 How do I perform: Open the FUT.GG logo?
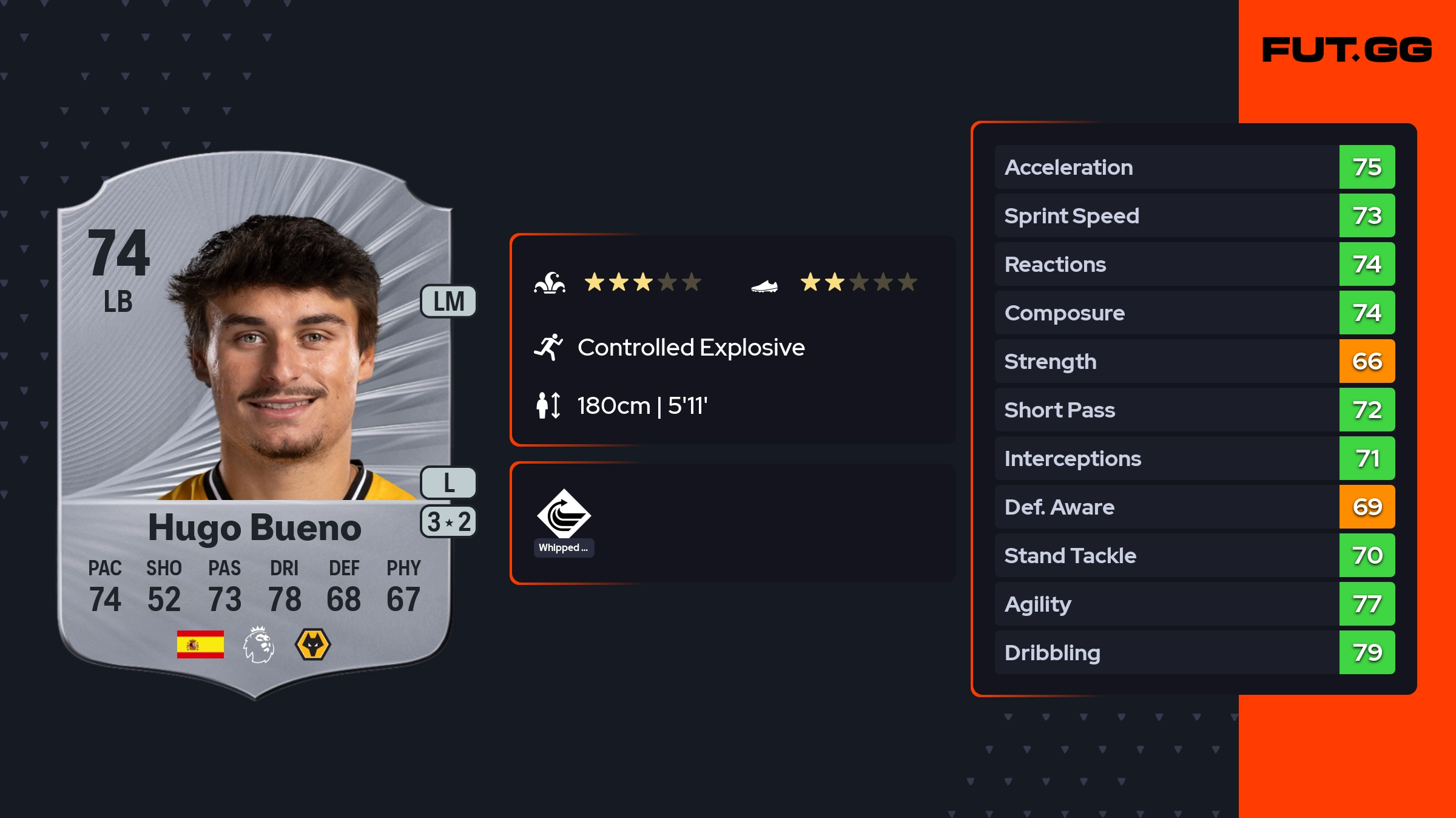pyautogui.click(x=1347, y=50)
